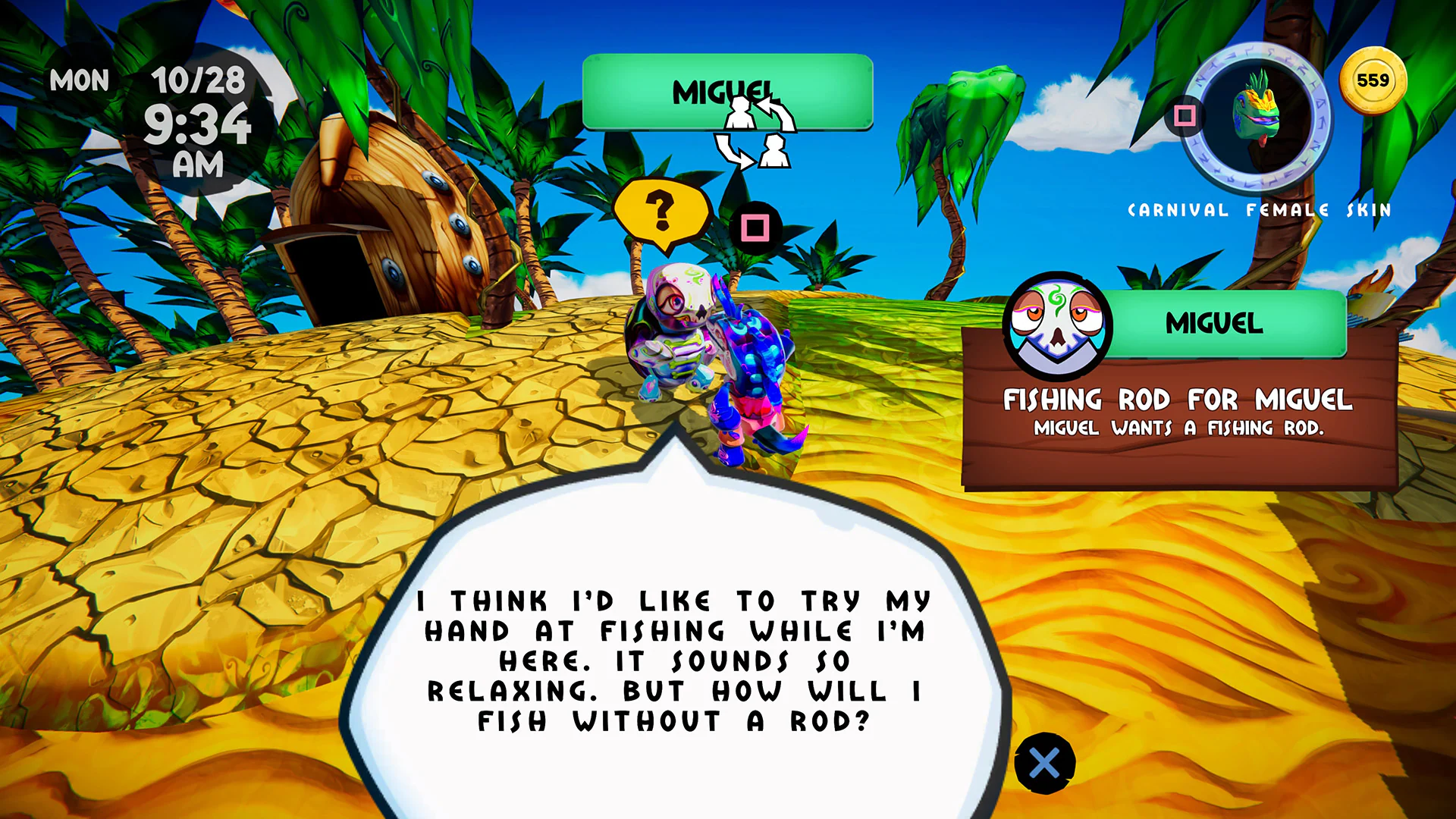Screen dimensions: 1456x819
Task: Click the question bubble to toggle quest hint
Action: pyautogui.click(x=662, y=210)
